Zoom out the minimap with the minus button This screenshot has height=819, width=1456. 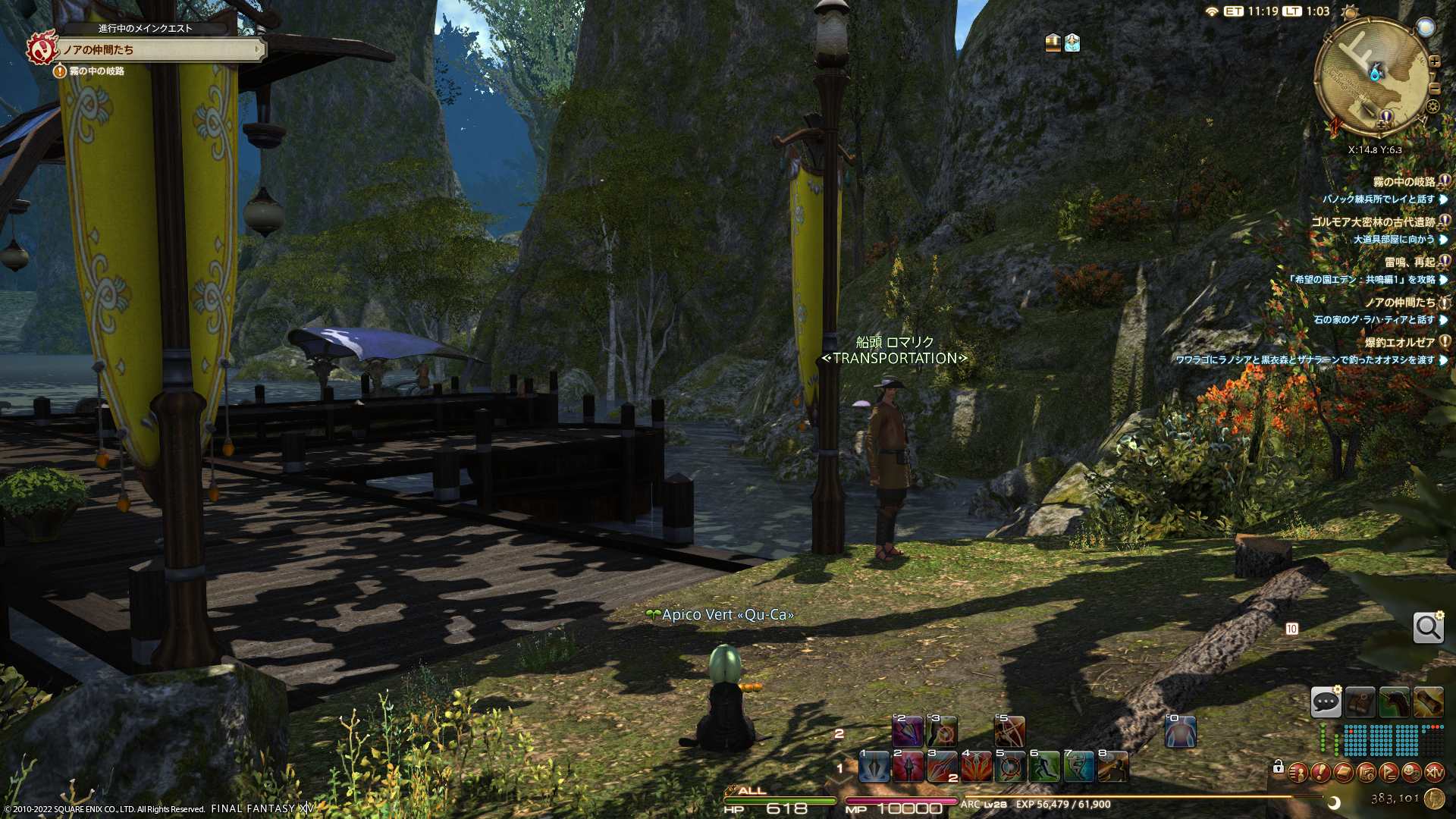(x=1434, y=88)
